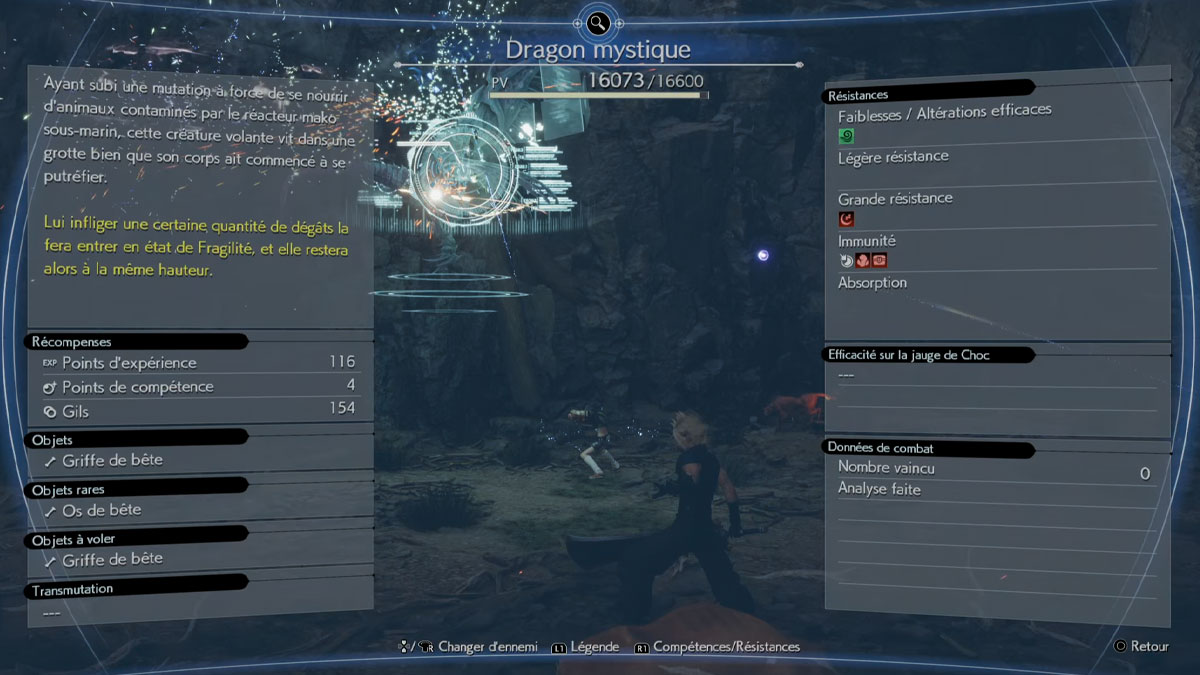
Task: Select the red icon under Grande résistance
Action: 846,219
